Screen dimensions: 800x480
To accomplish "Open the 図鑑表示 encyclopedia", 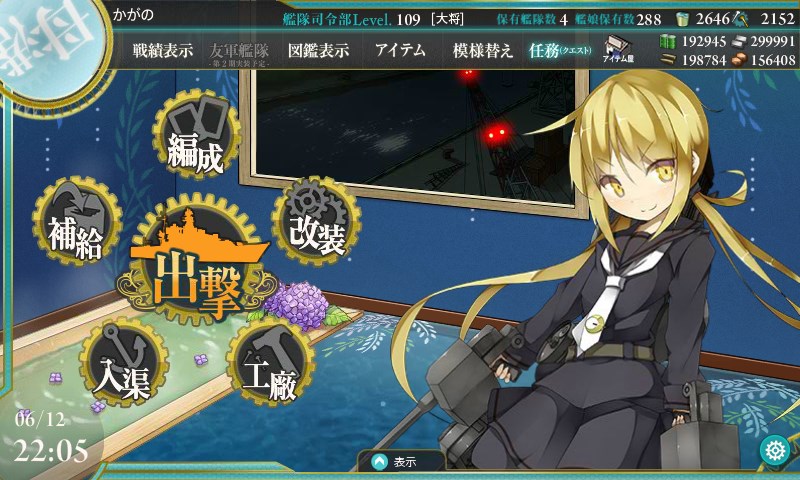I will 318,51.
